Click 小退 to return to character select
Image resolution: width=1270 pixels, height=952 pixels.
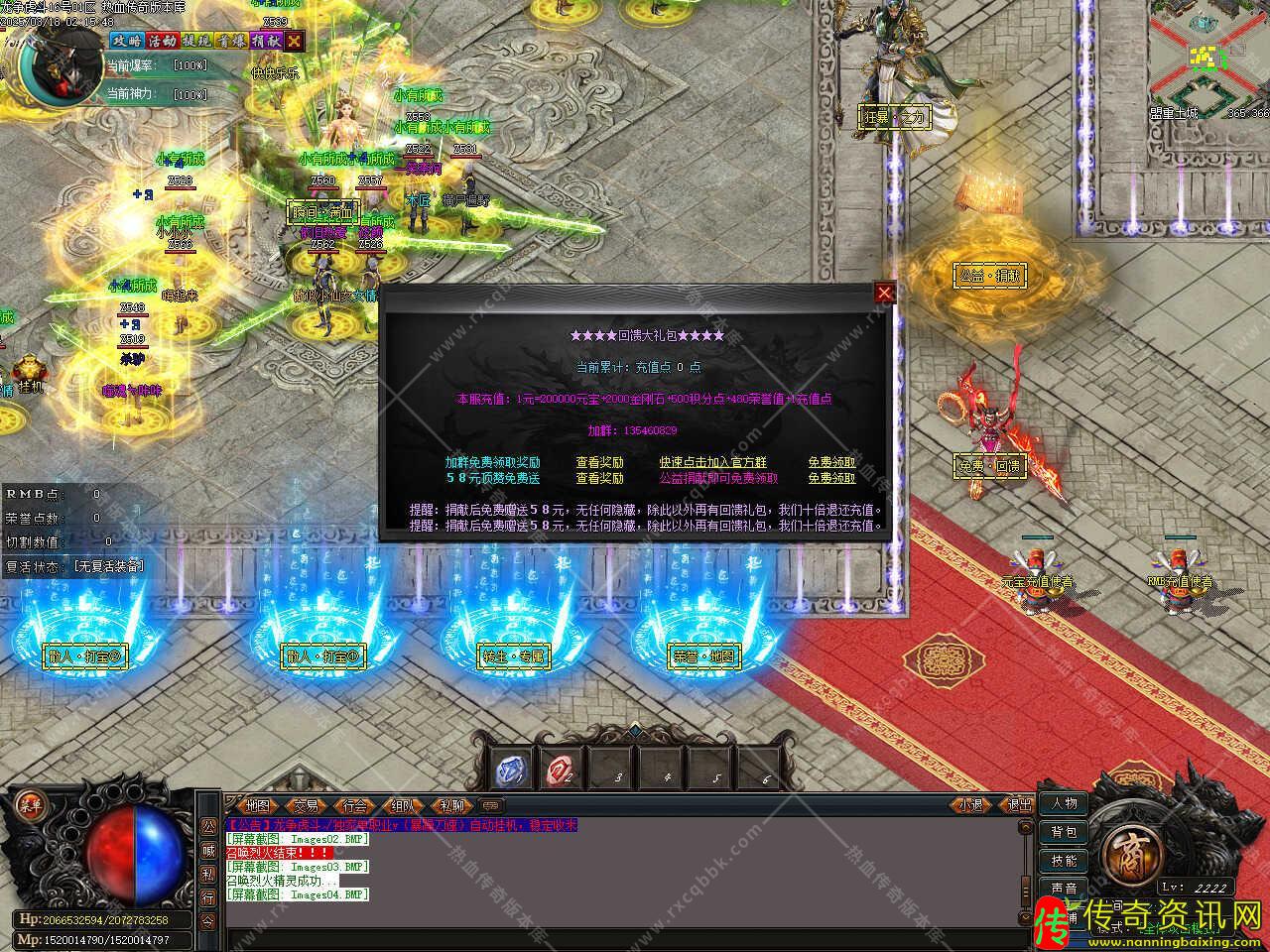click(x=969, y=805)
